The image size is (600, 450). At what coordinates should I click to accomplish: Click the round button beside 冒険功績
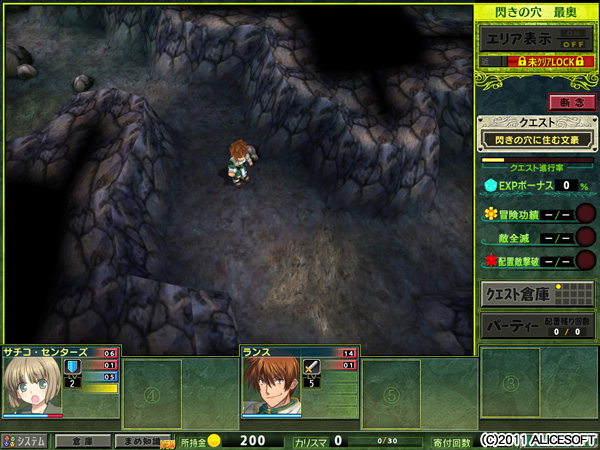tap(585, 213)
